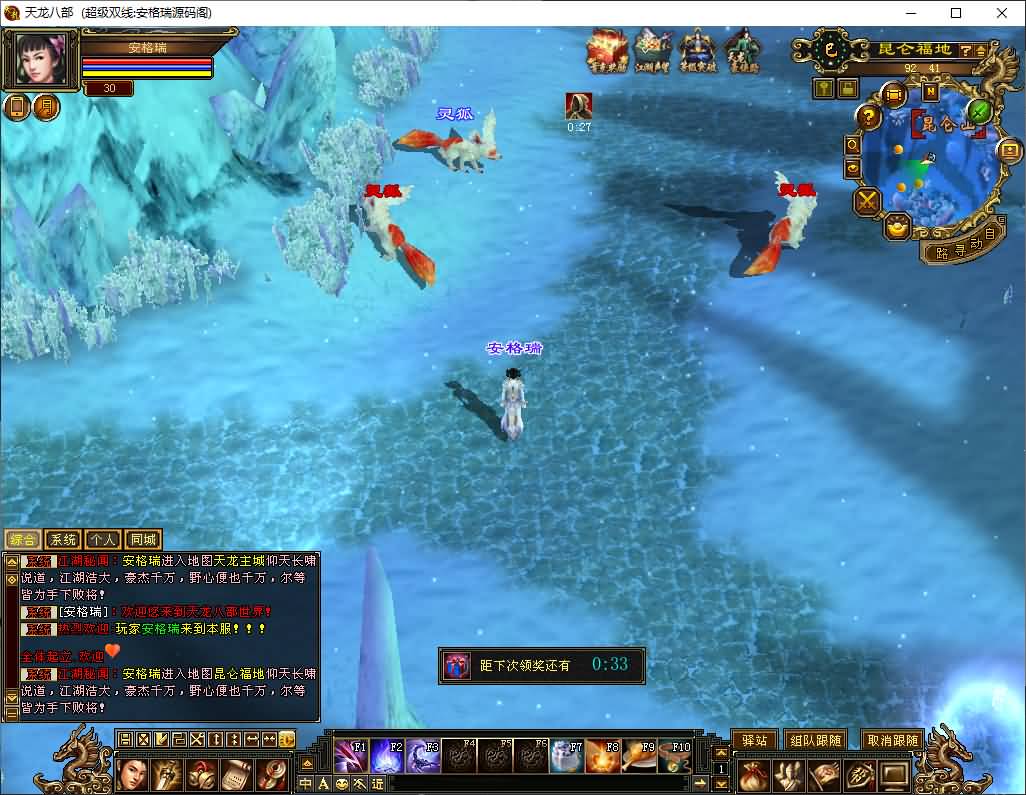Cast the scorpion skill on F3

(423, 756)
